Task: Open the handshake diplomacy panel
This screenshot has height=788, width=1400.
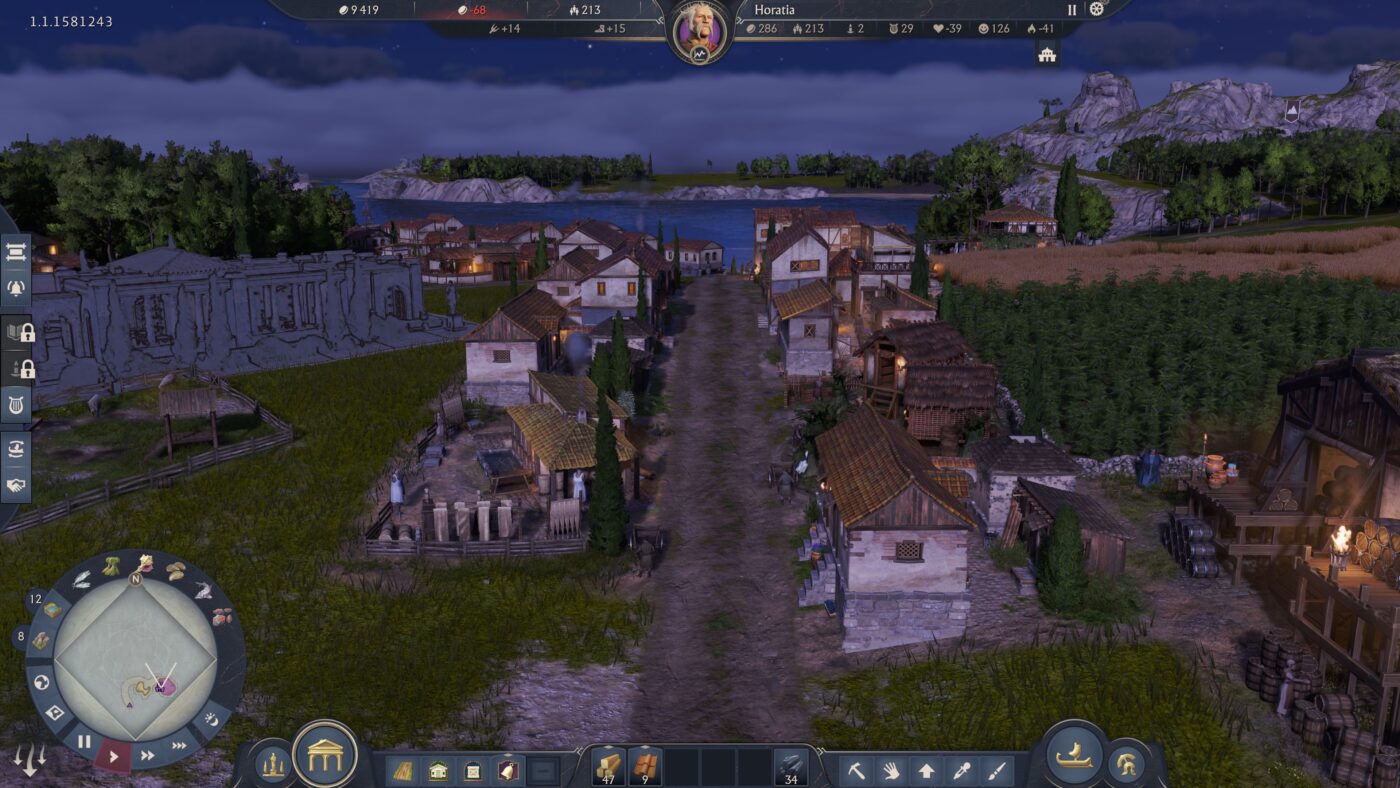Action: tap(16, 486)
